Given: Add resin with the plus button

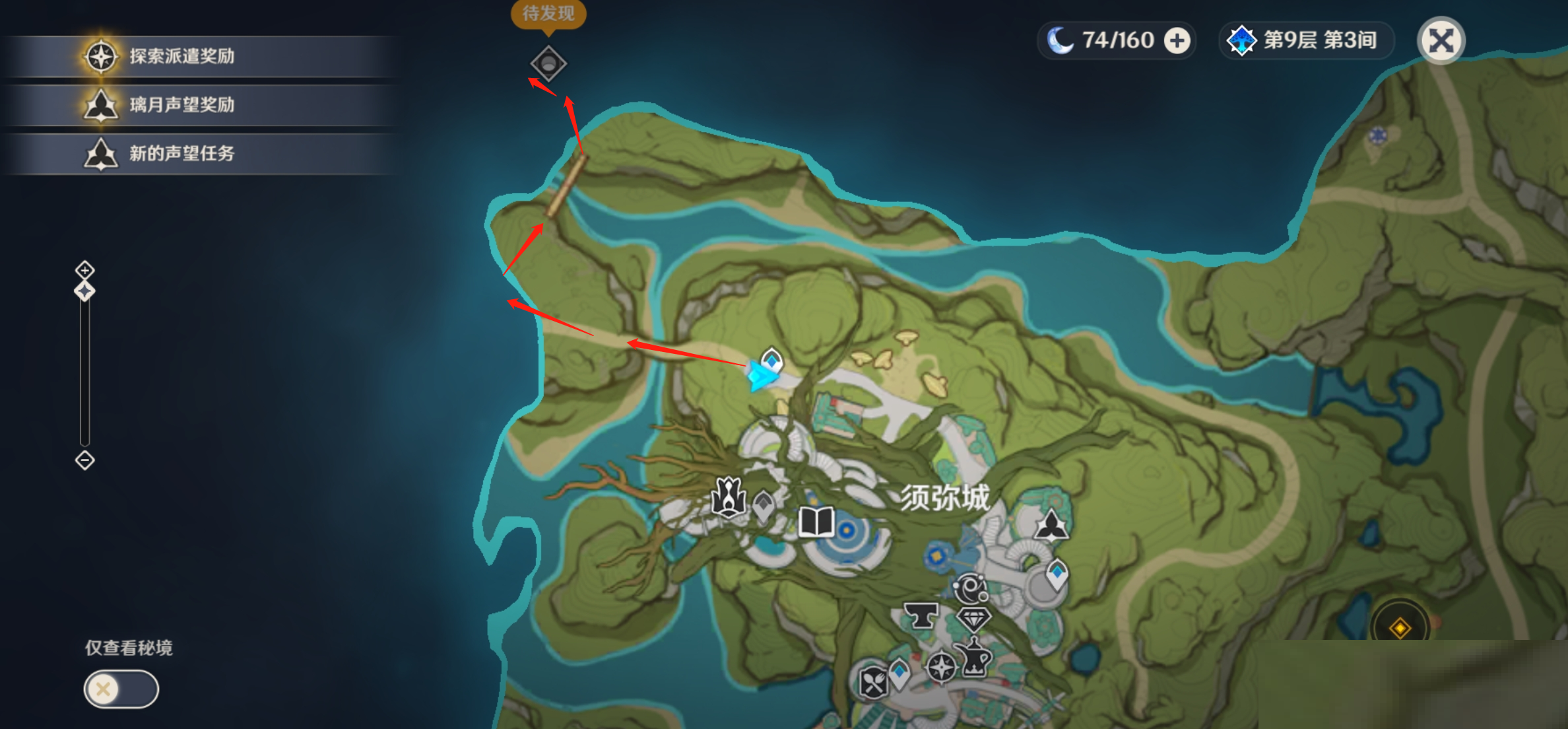Looking at the screenshot, I should pyautogui.click(x=1177, y=40).
